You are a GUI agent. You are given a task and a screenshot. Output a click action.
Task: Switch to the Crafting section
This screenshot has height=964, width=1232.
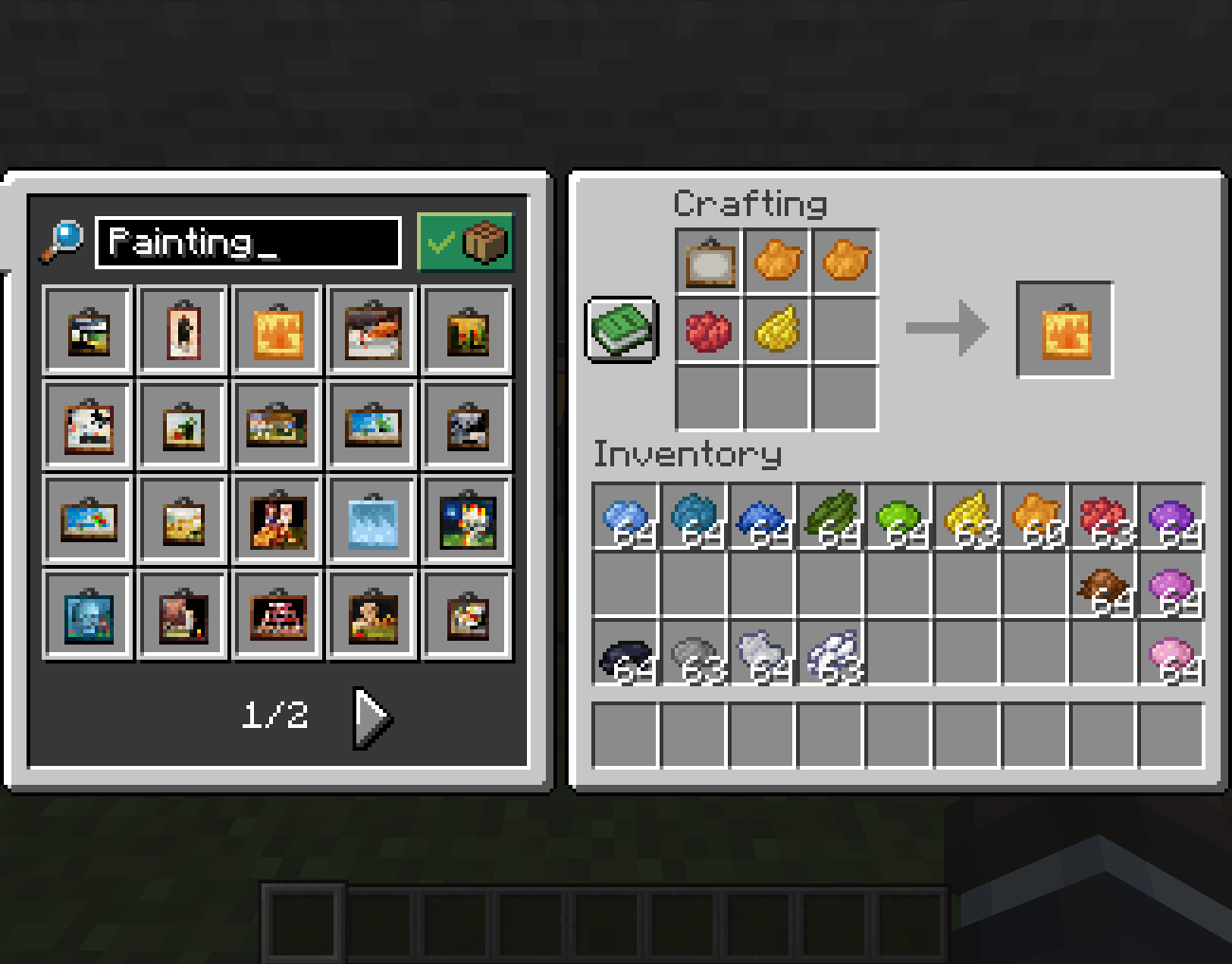click(x=752, y=204)
